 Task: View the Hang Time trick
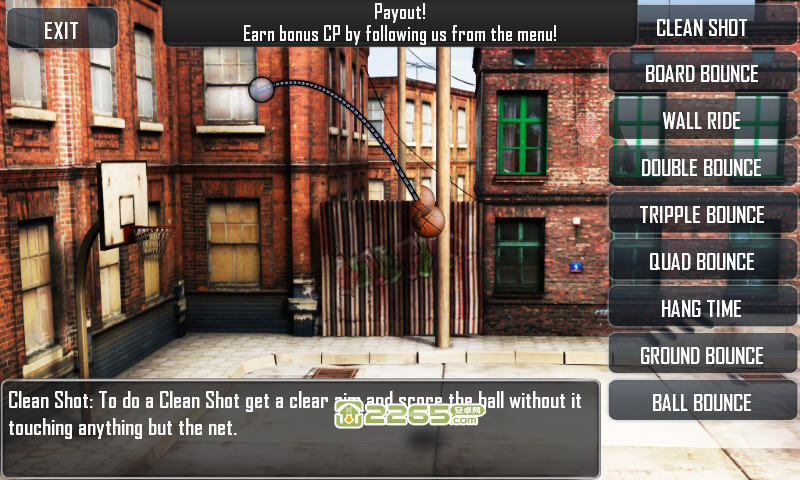[x=702, y=309]
